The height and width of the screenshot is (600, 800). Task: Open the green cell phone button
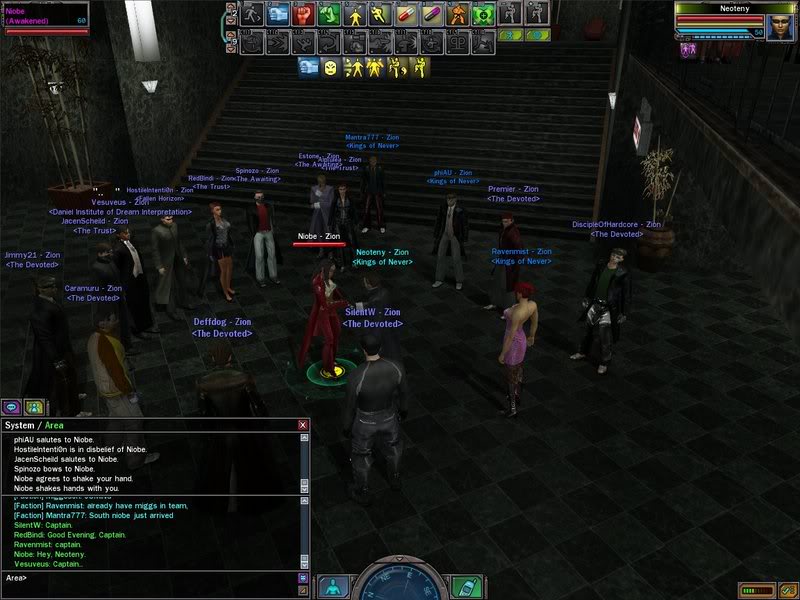[463, 586]
